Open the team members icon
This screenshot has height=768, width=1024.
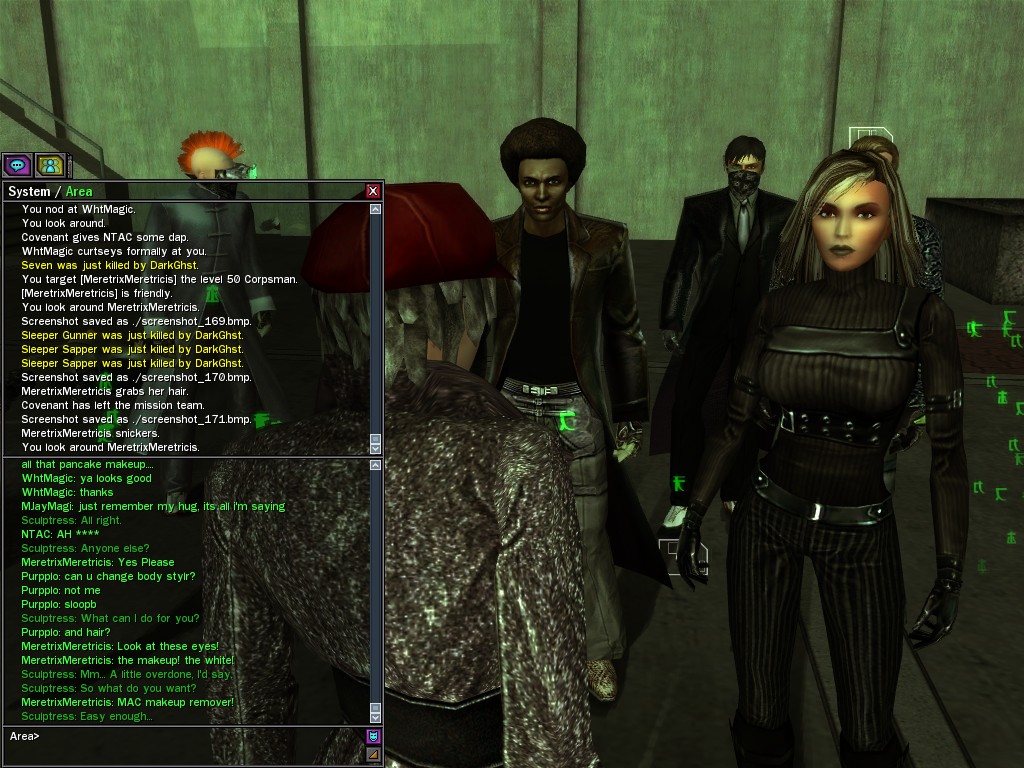click(50, 165)
